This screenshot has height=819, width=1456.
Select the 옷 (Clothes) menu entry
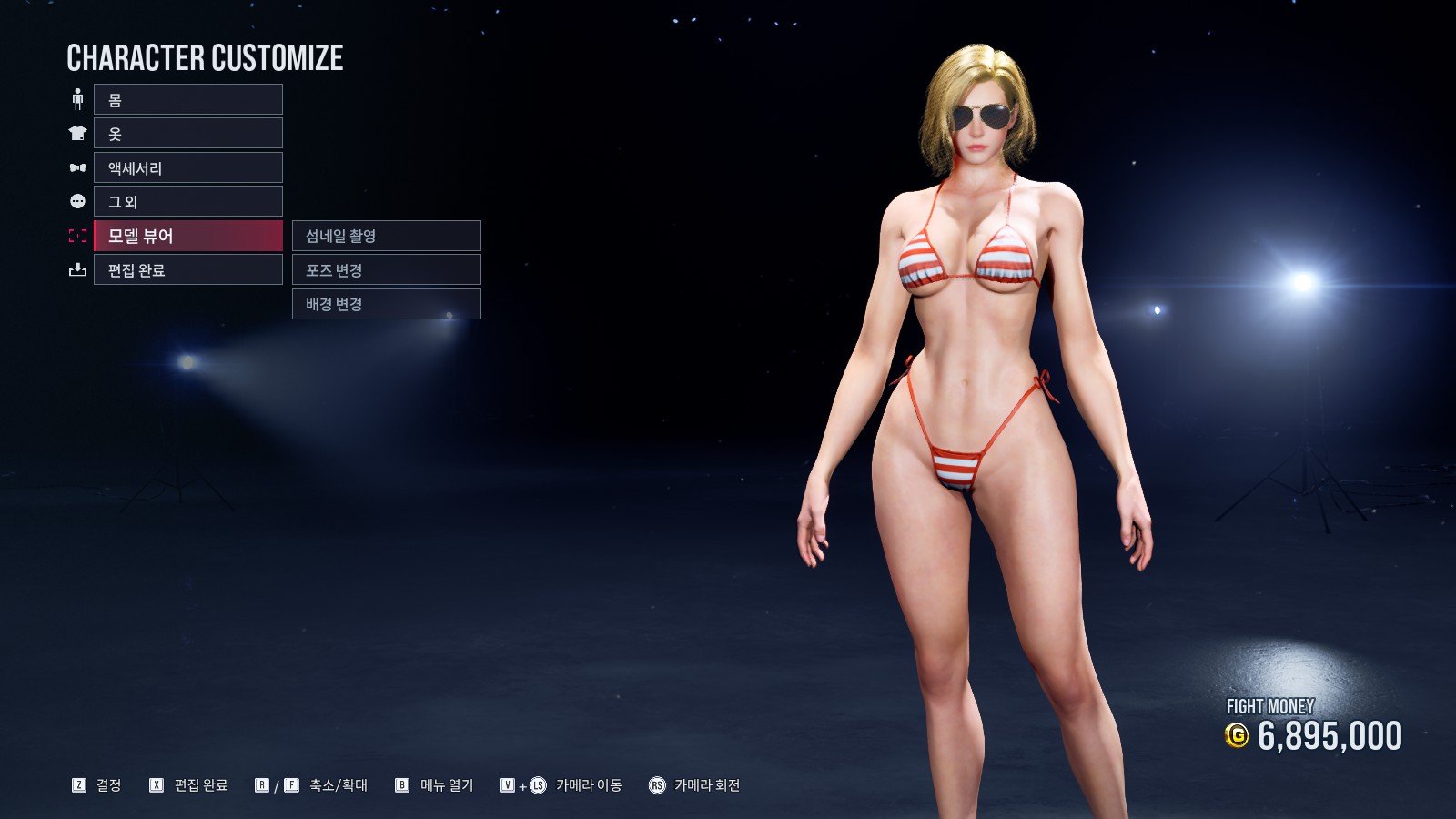click(x=187, y=134)
